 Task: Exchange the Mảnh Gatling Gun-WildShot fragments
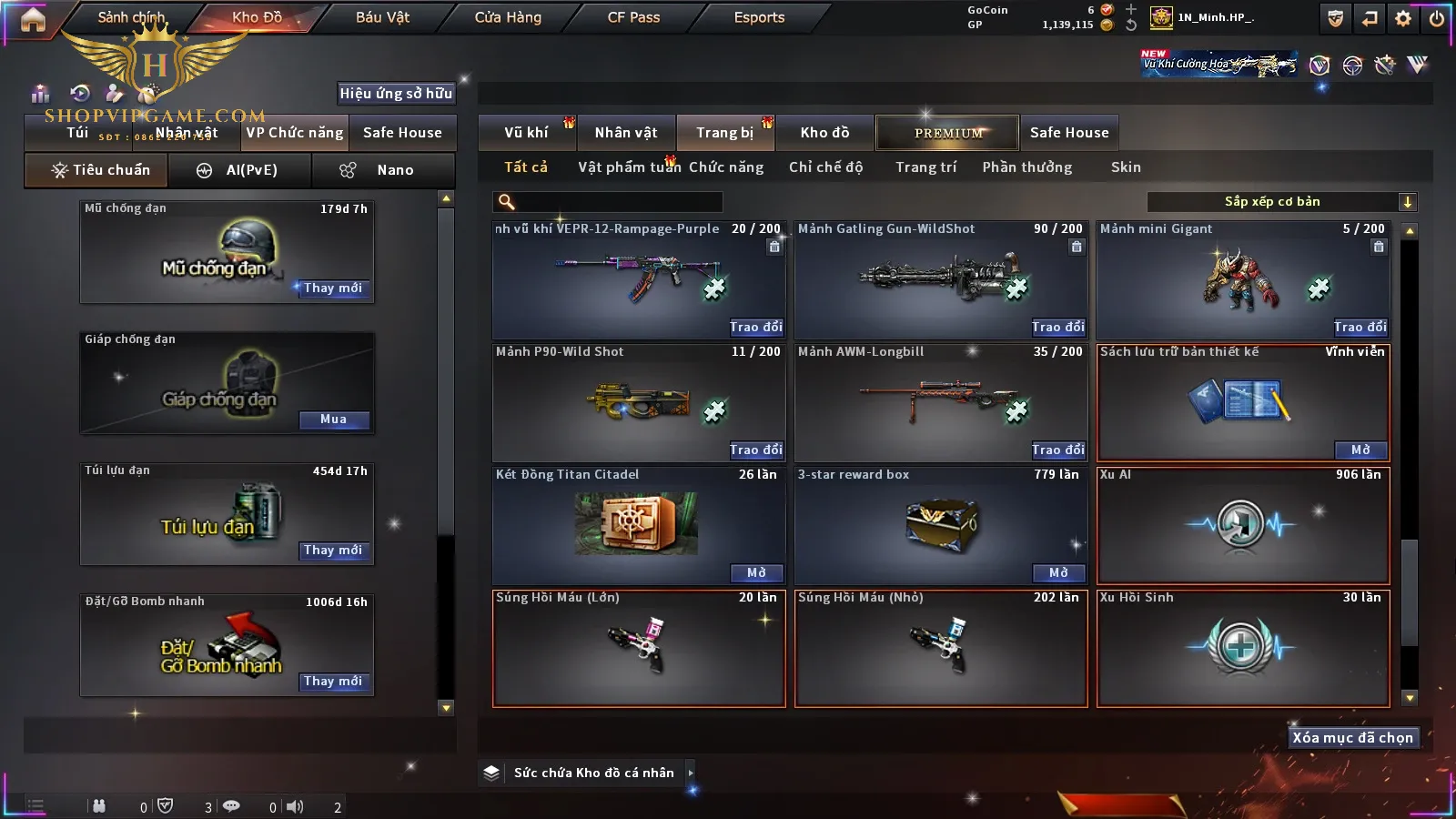pos(1058,327)
